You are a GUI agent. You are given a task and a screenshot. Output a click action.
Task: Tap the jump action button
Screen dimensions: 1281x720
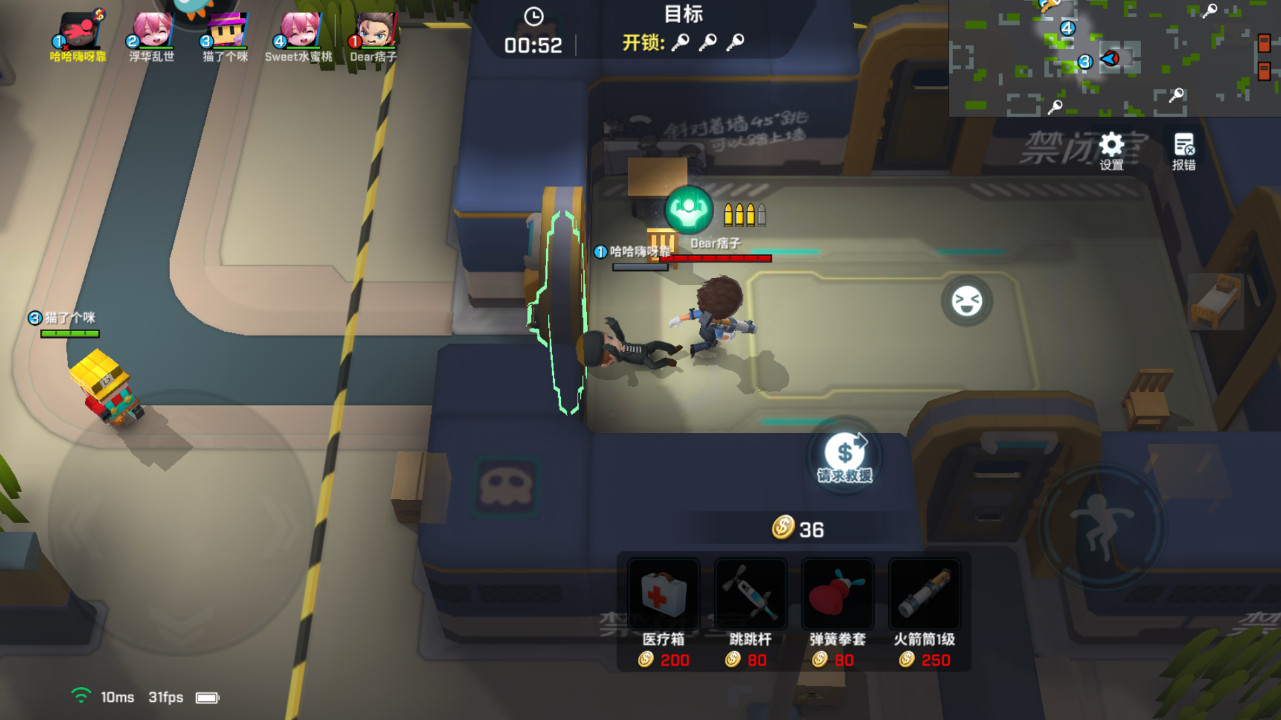tap(1101, 524)
